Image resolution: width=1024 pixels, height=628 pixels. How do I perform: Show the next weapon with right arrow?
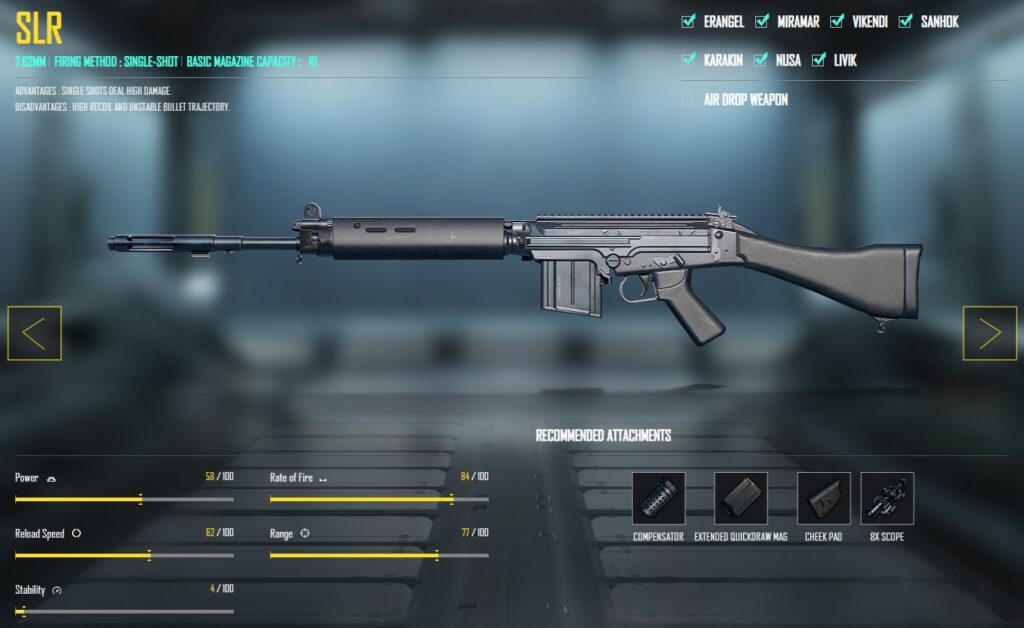pyautogui.click(x=989, y=333)
